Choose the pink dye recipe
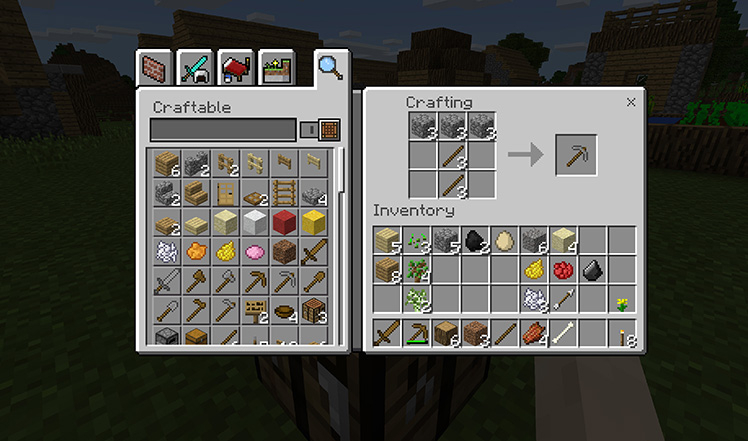 click(x=255, y=251)
